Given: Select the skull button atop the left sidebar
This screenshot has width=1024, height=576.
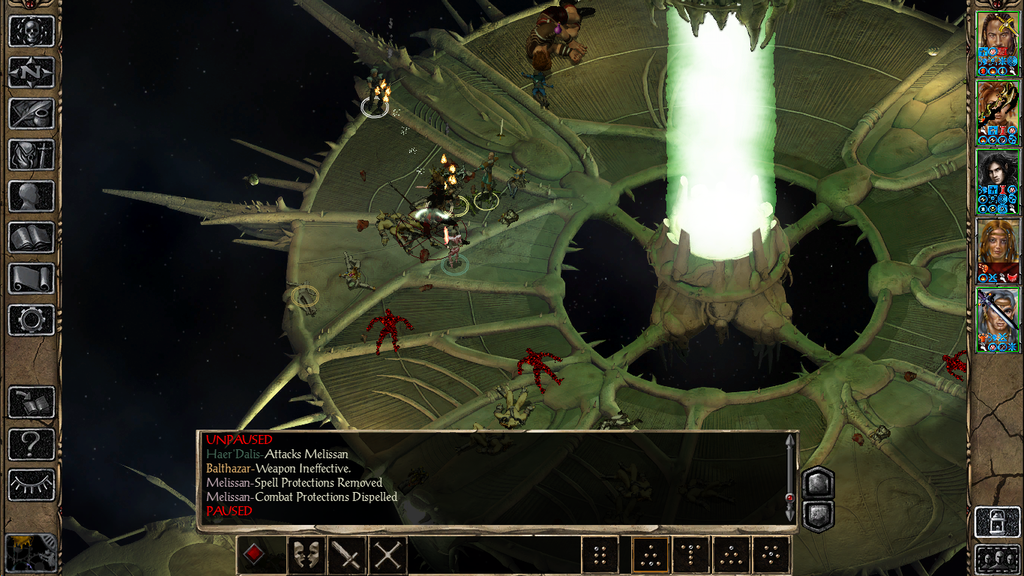Looking at the screenshot, I should pyautogui.click(x=31, y=30).
